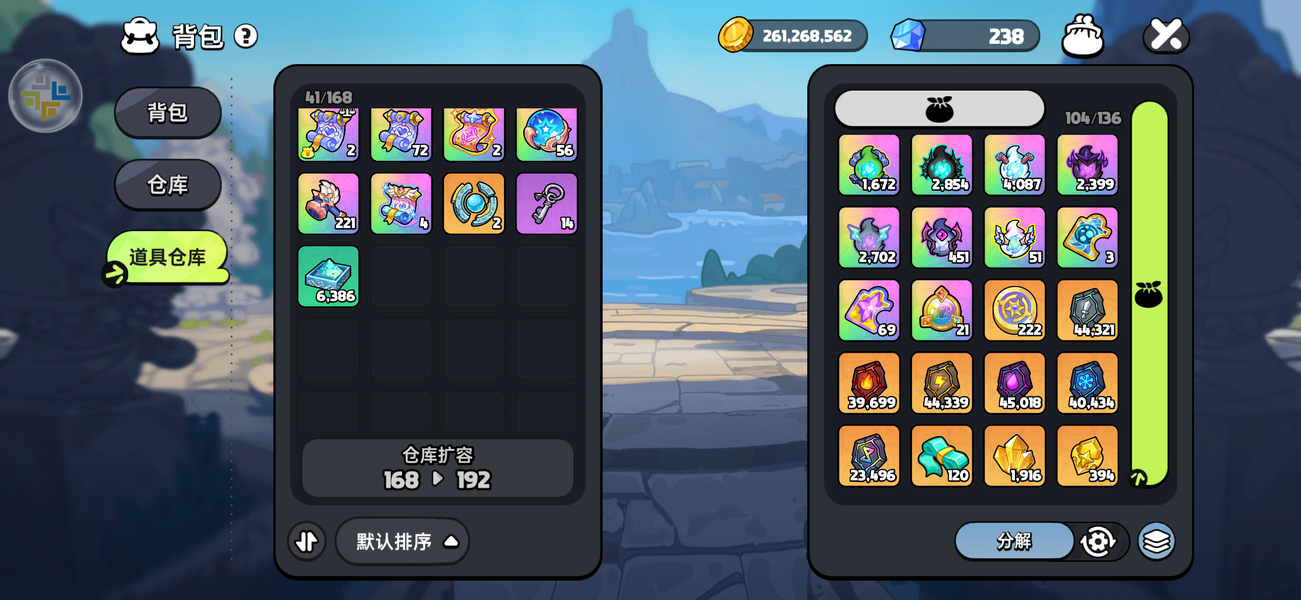This screenshot has height=600, width=1301.
Task: Select the blue orb item with 56
Action: pyautogui.click(x=547, y=133)
